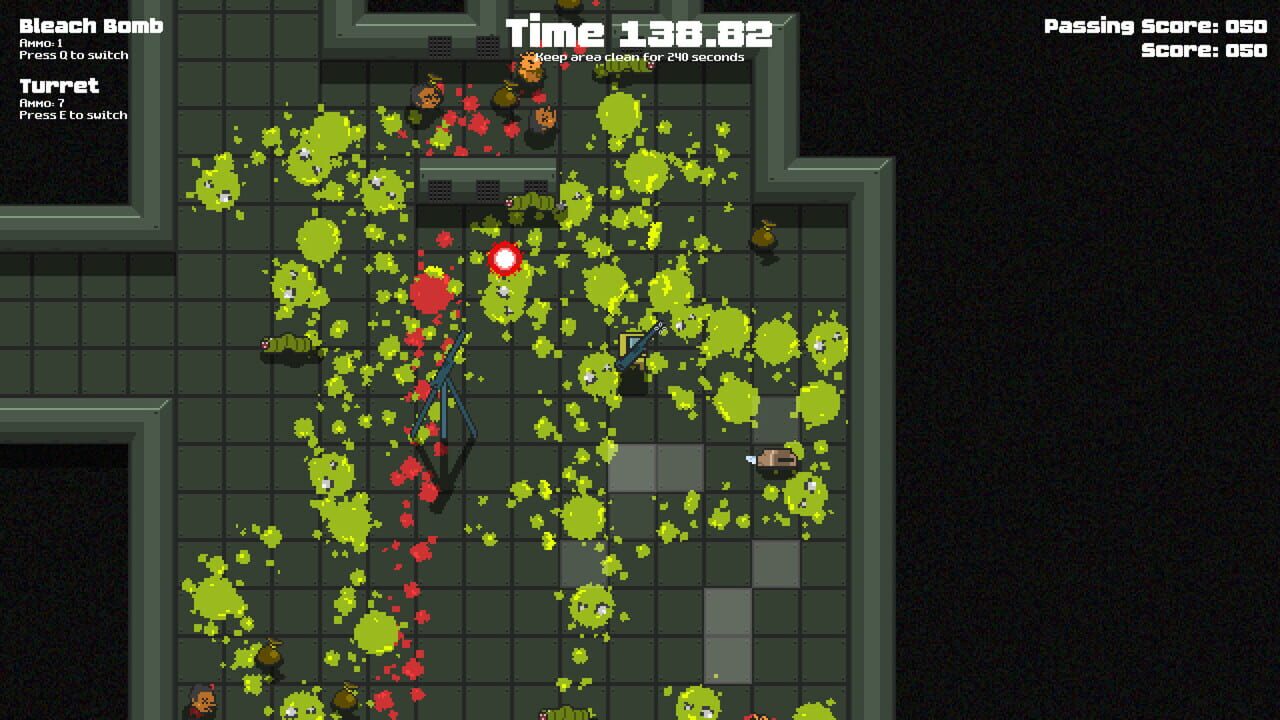Select the zombie at the bottom-left edge
Image resolution: width=1280 pixels, height=720 pixels.
pos(203,700)
